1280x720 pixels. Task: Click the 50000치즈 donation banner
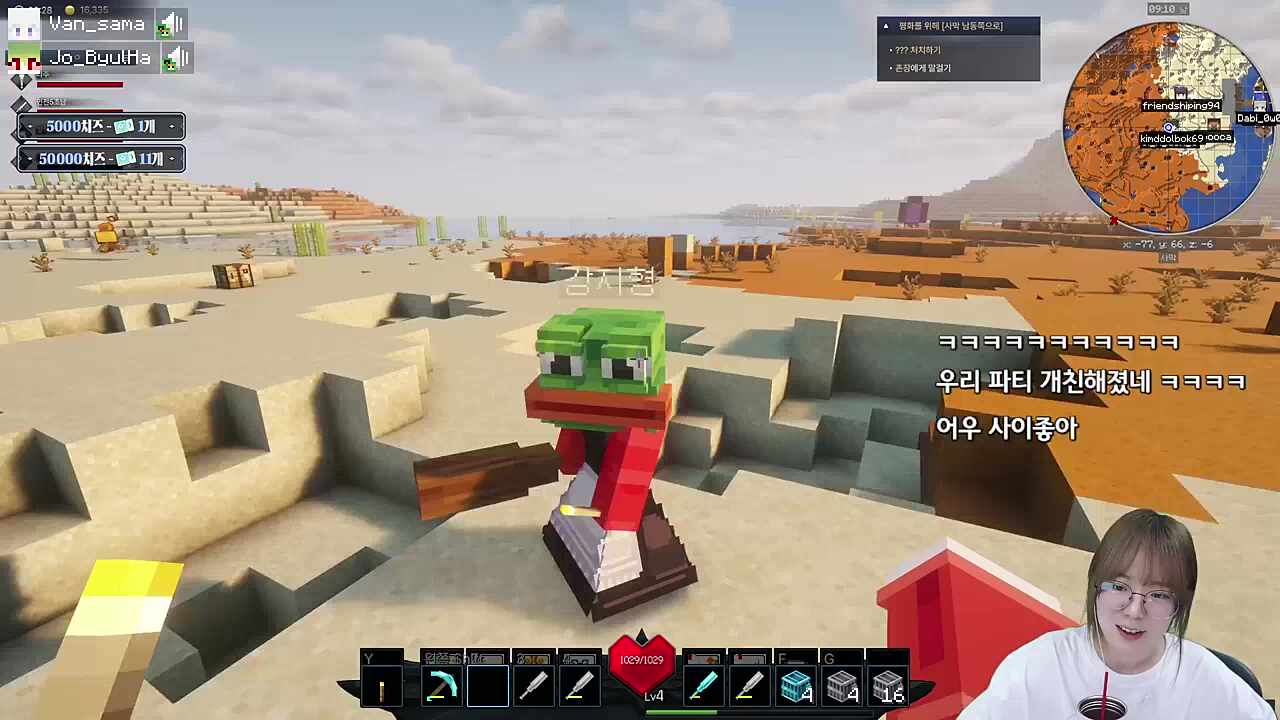[101, 159]
